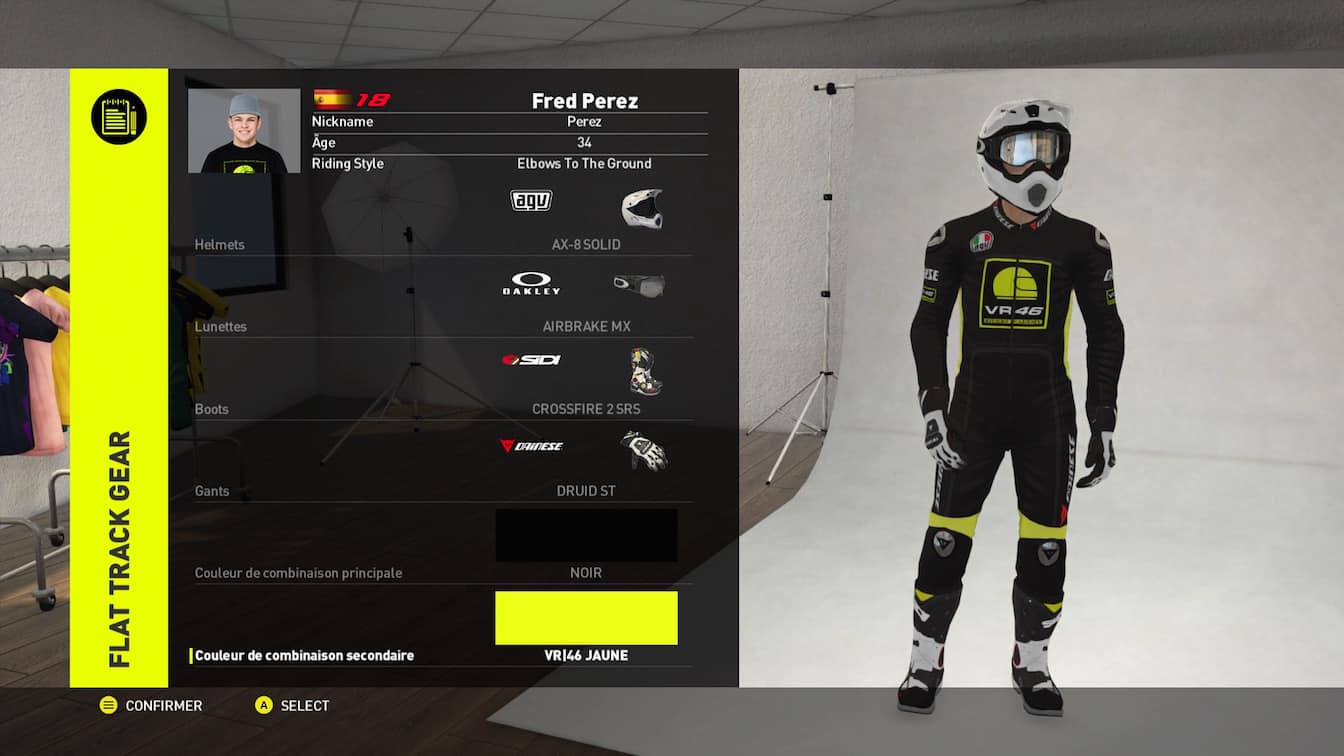Click the black main suit color swatch
This screenshot has width=1344, height=756.
pos(586,536)
